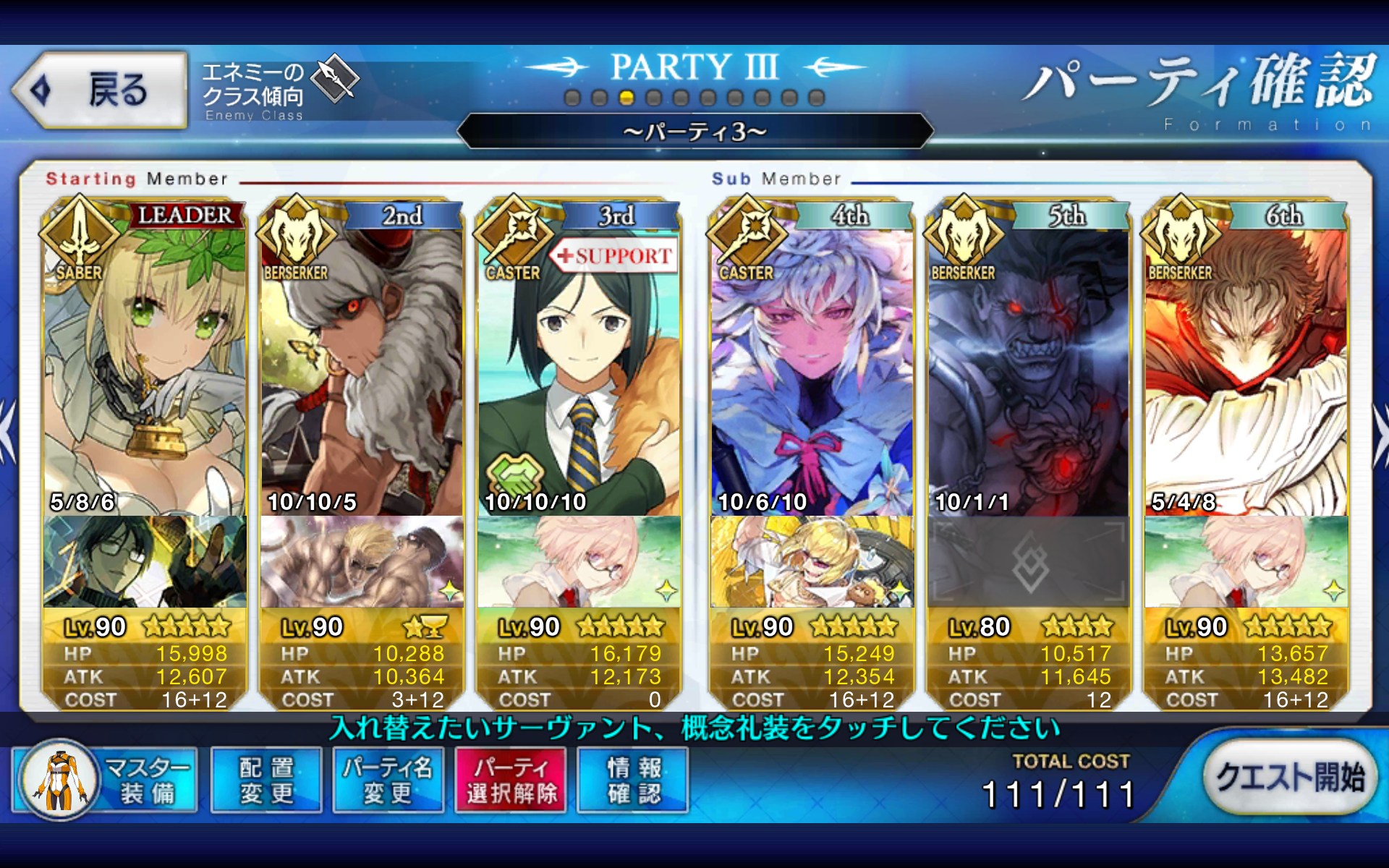Choose 配置変更 to rearrange party

tap(266, 781)
